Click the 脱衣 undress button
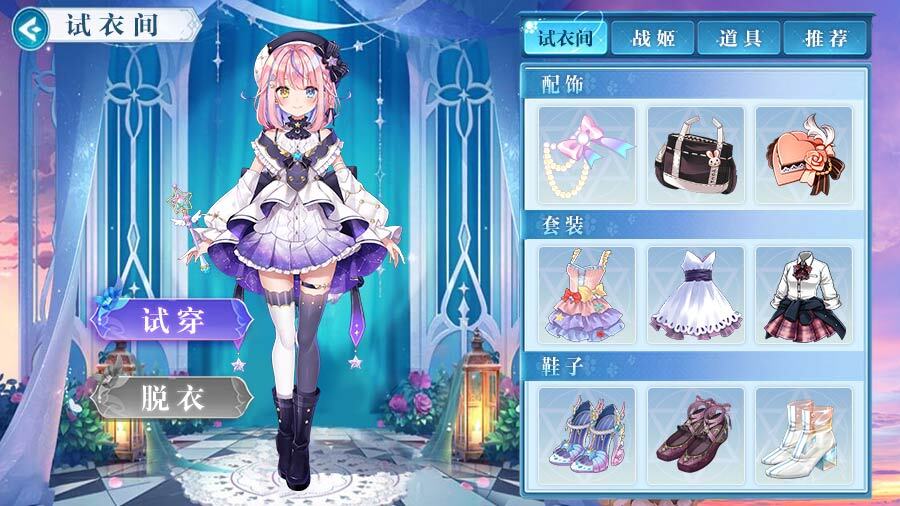 click(x=172, y=397)
